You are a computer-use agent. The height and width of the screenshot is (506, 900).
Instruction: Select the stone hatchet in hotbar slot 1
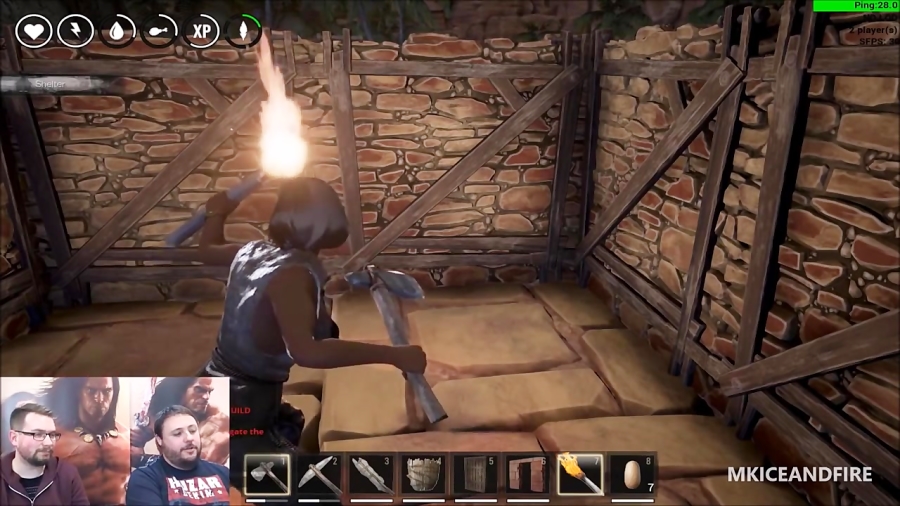pyautogui.click(x=267, y=474)
